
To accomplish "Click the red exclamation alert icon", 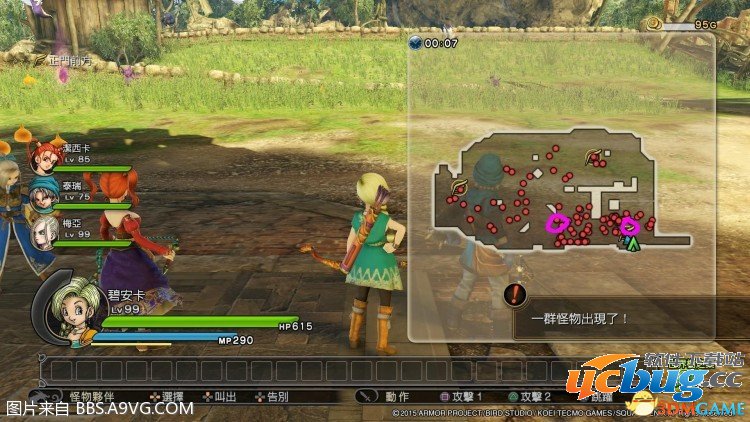I will pos(516,294).
